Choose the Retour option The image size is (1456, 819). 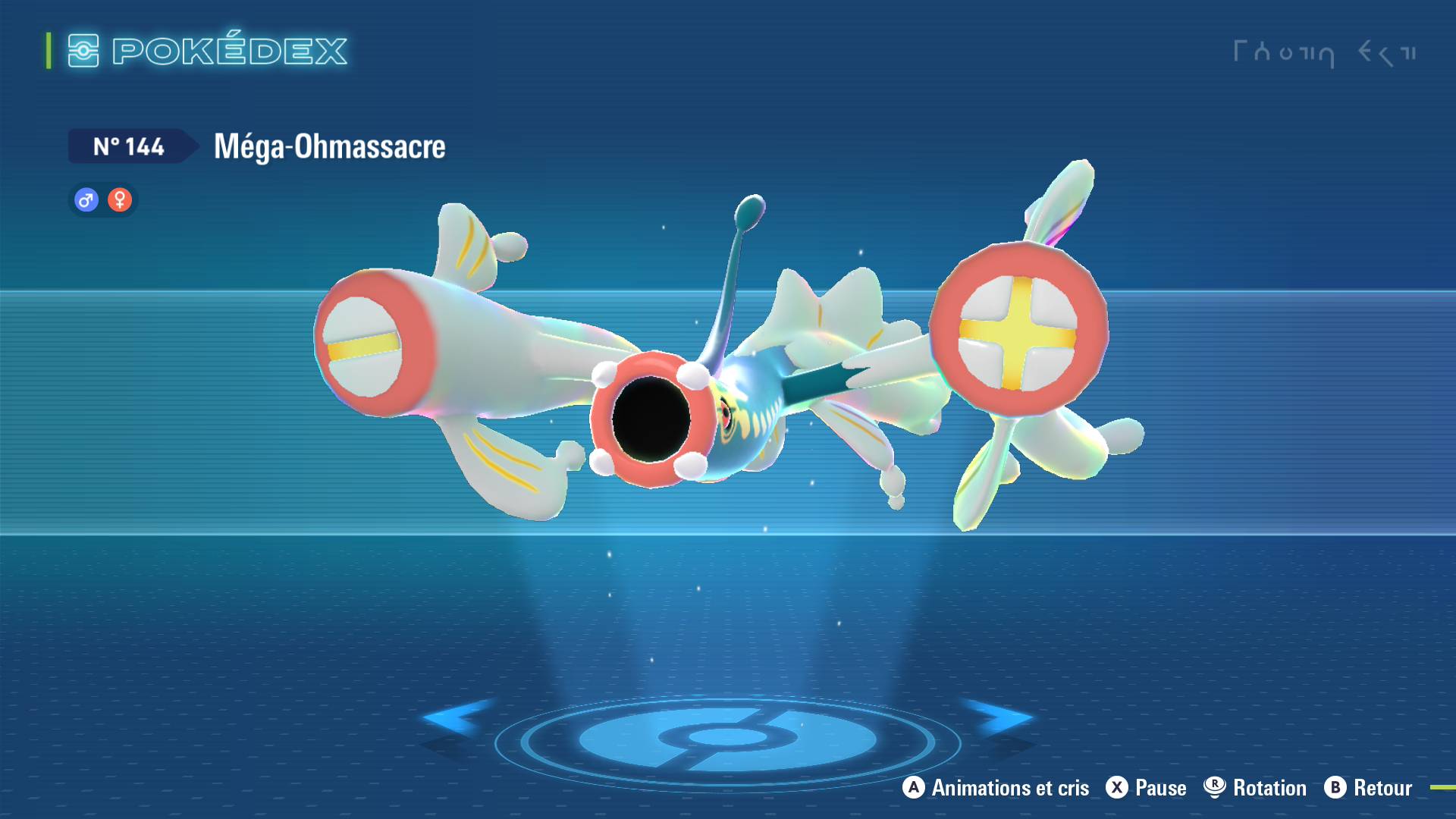pos(1368,788)
